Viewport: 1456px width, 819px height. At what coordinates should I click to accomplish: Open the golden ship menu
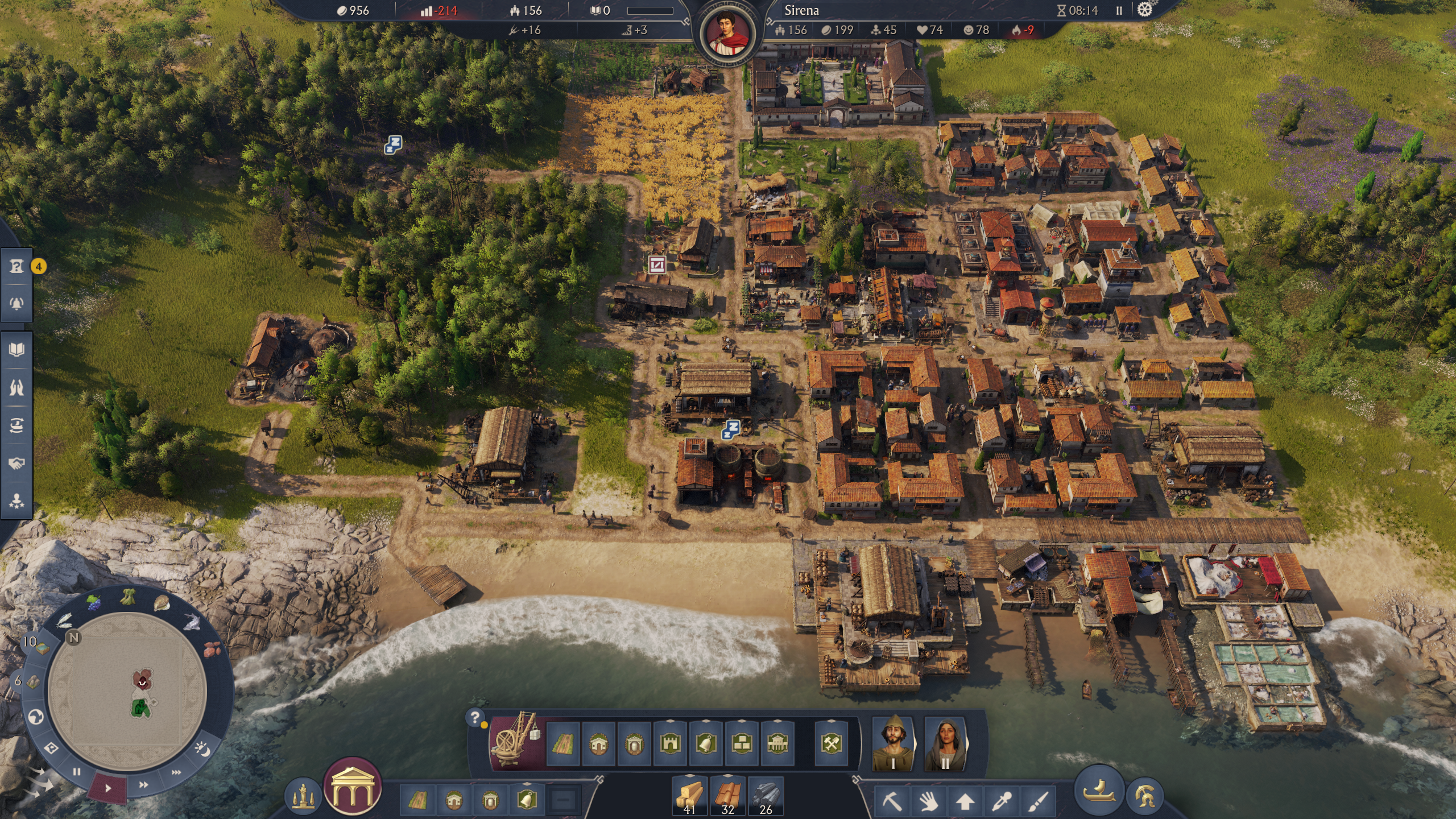[1099, 792]
